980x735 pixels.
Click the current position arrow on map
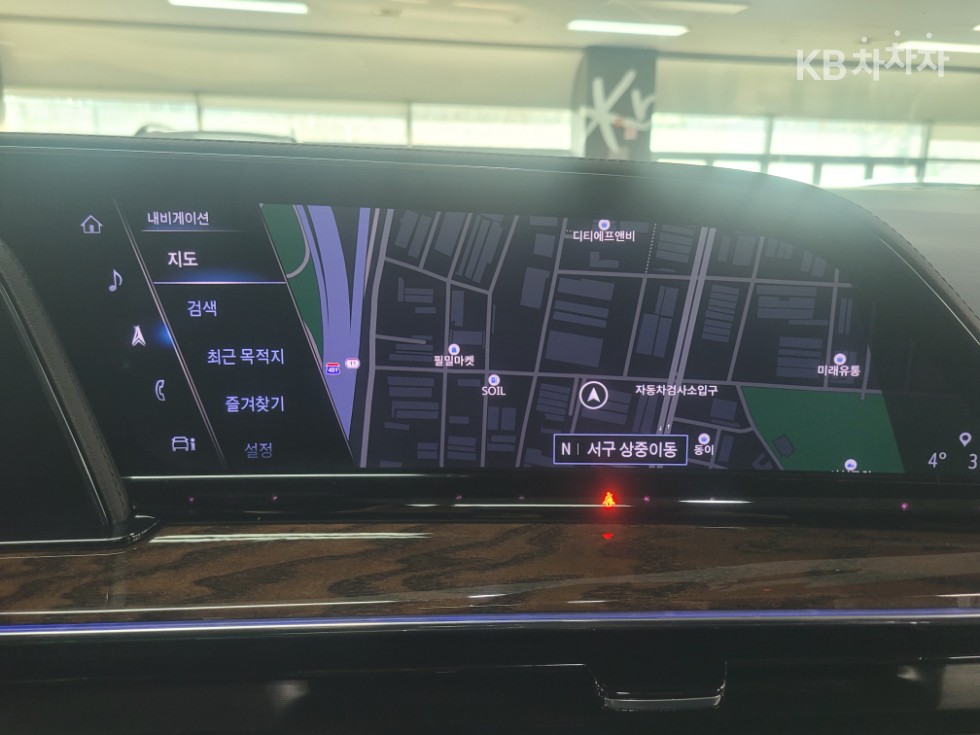(593, 395)
